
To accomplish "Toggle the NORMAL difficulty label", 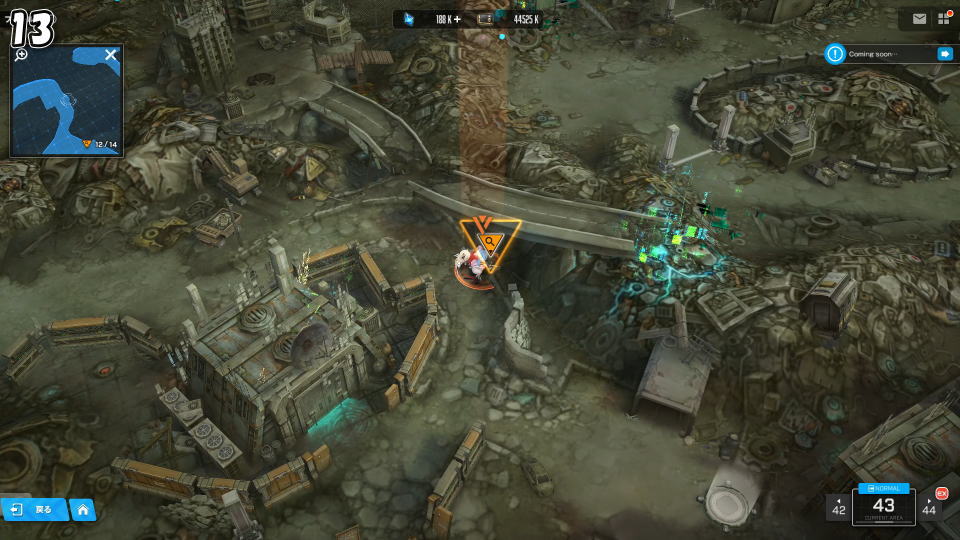I will pyautogui.click(x=883, y=488).
